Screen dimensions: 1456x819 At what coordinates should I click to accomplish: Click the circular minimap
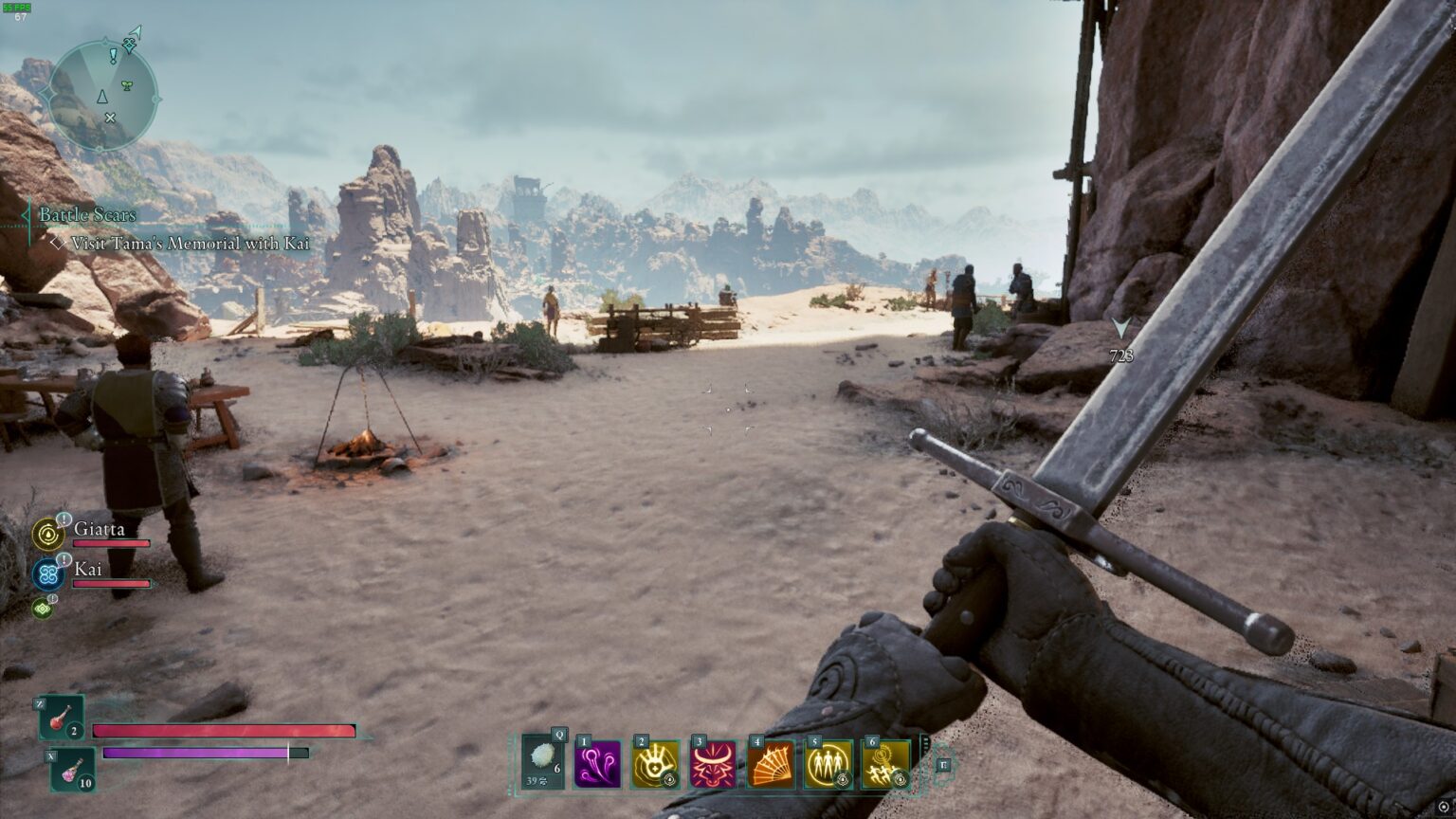[x=101, y=95]
